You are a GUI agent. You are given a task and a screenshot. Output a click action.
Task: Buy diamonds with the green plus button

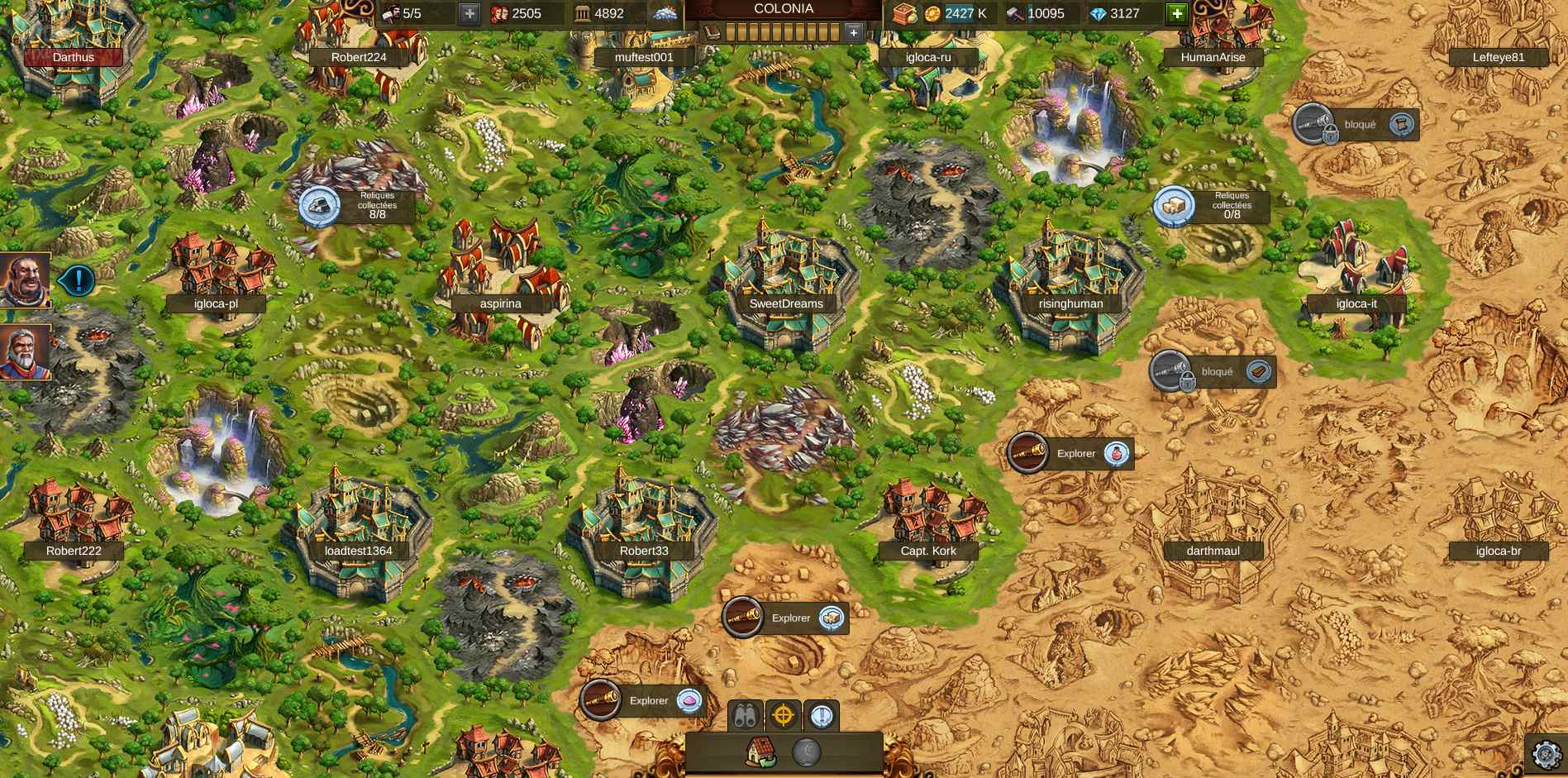(1177, 13)
